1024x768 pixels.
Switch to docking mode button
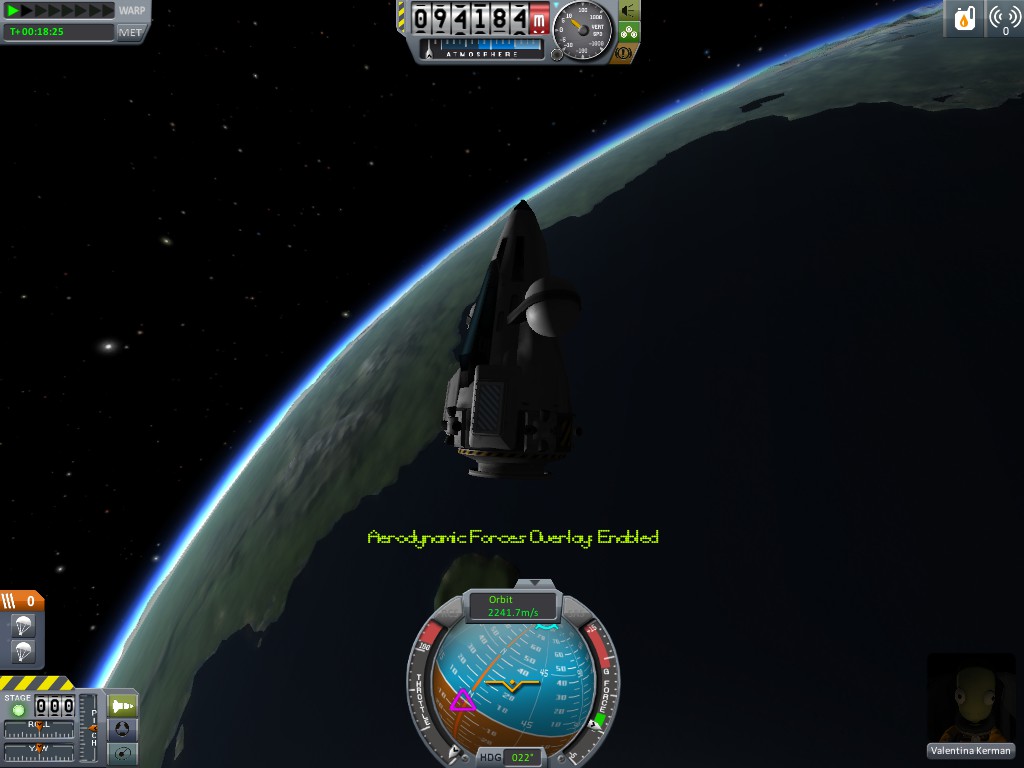pos(121,729)
